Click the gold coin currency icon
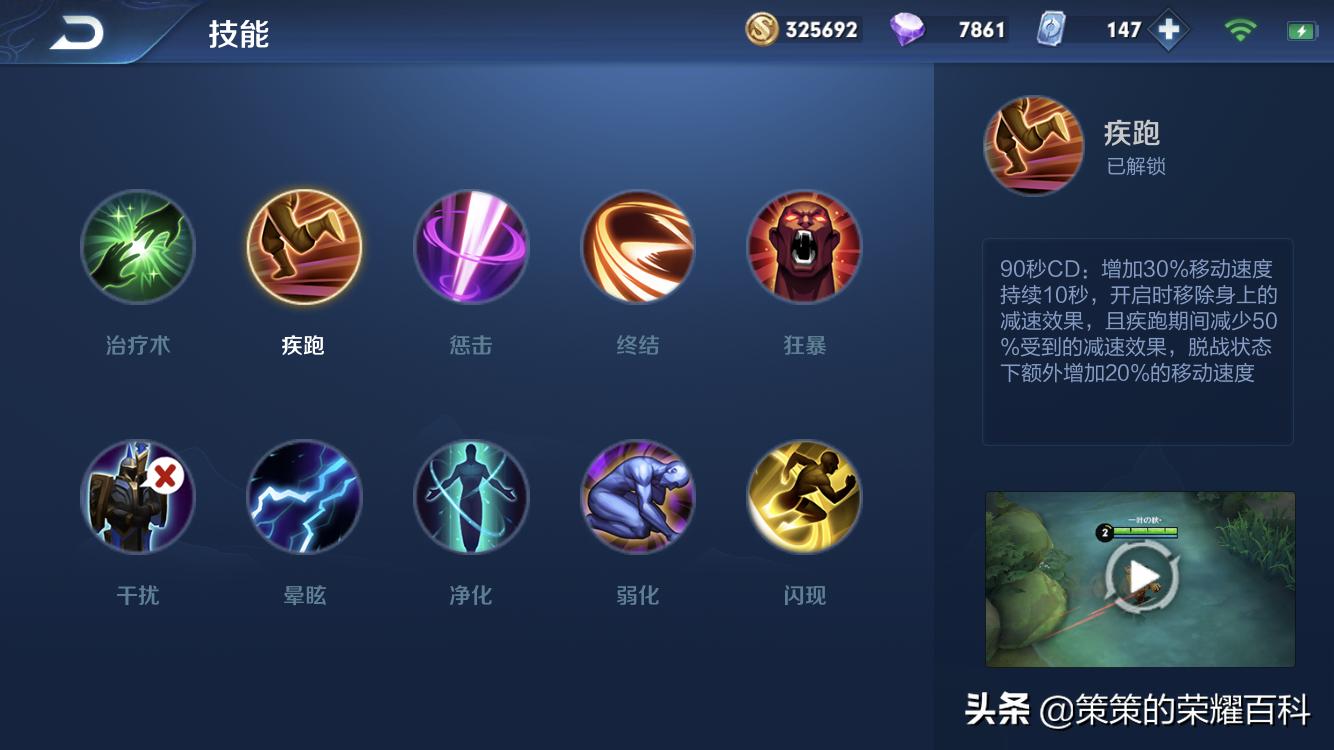The width and height of the screenshot is (1334, 750). (762, 30)
